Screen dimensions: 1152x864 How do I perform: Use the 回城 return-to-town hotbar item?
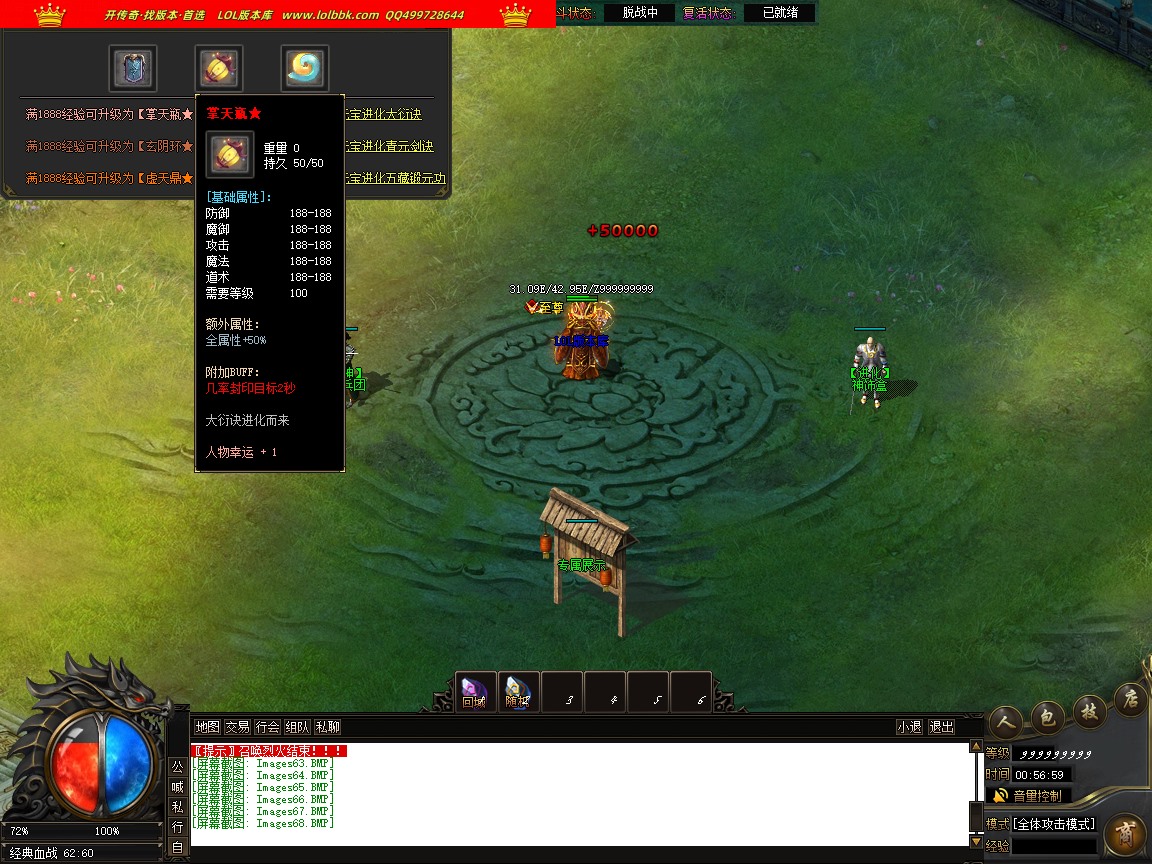pos(474,691)
